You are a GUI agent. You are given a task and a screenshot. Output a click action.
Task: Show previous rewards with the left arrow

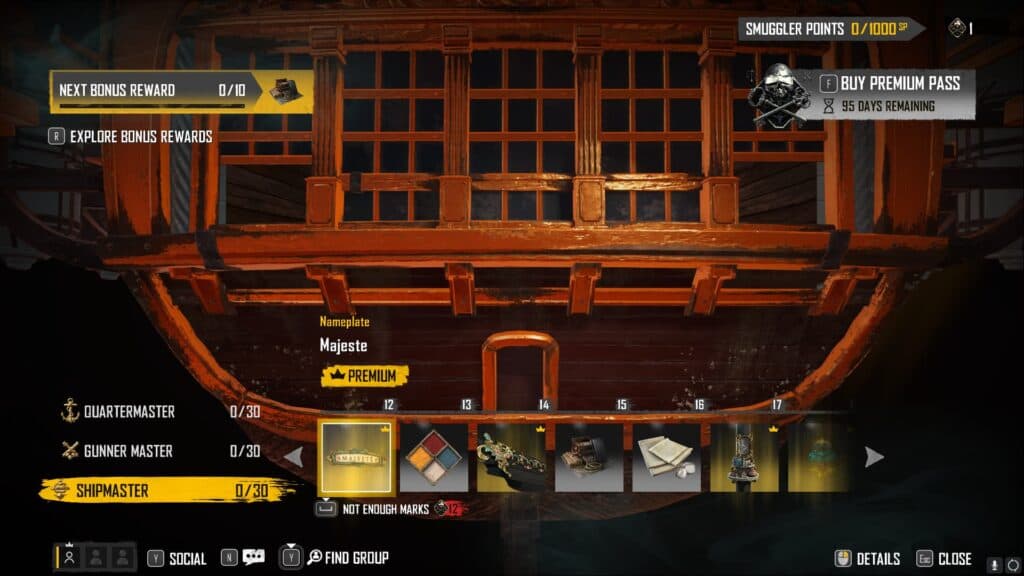click(x=294, y=457)
